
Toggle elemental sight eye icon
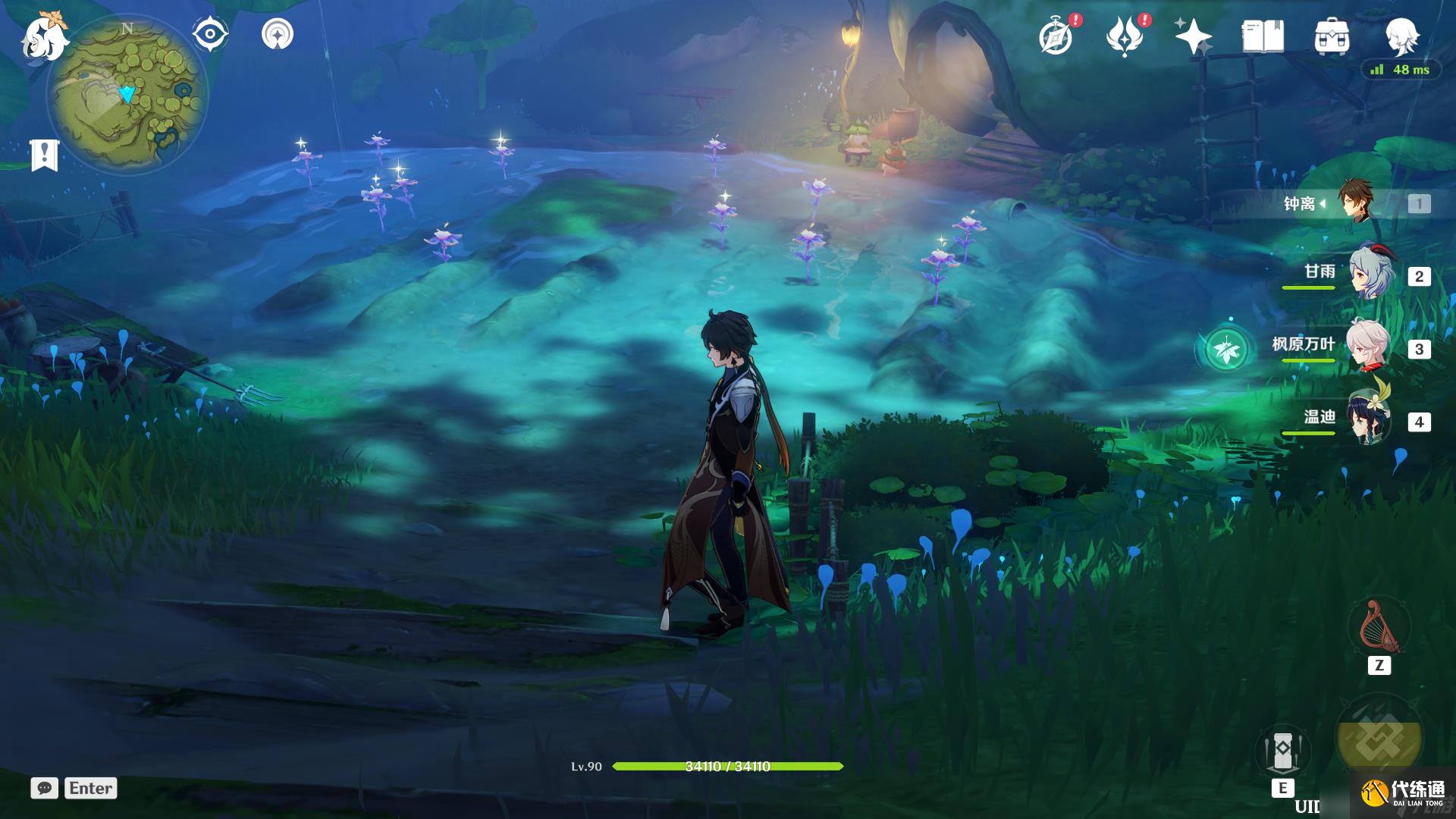click(210, 35)
